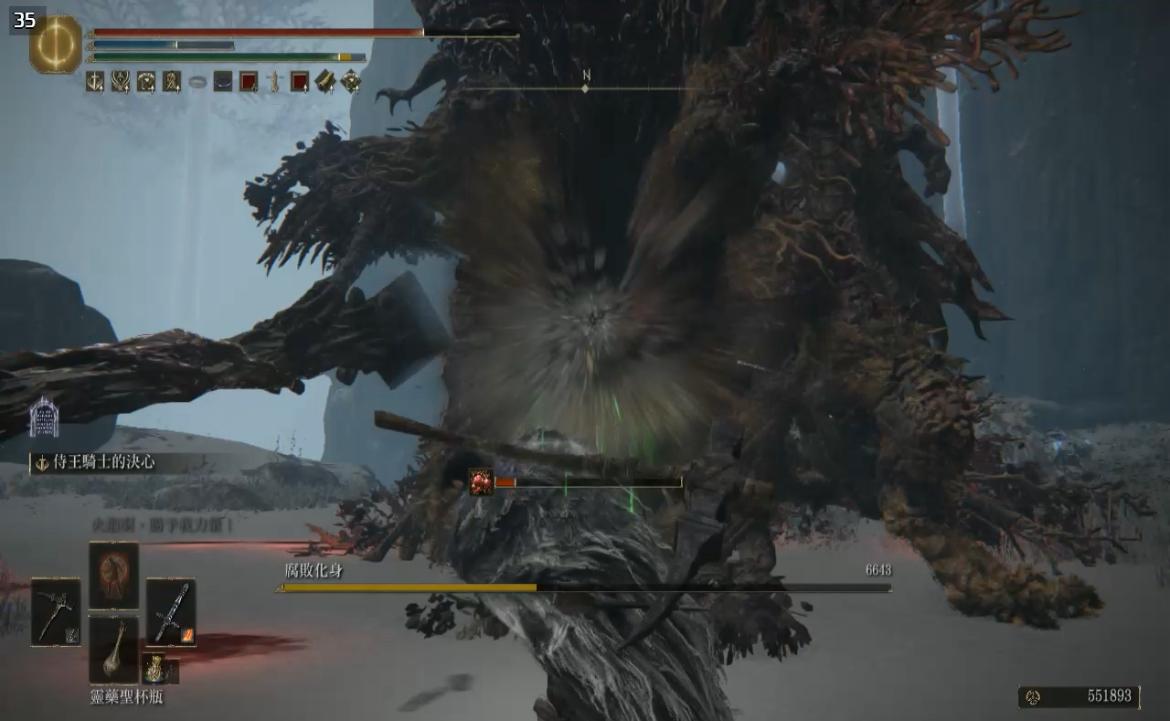Choose the right-hand sword weapon slot

point(170,611)
